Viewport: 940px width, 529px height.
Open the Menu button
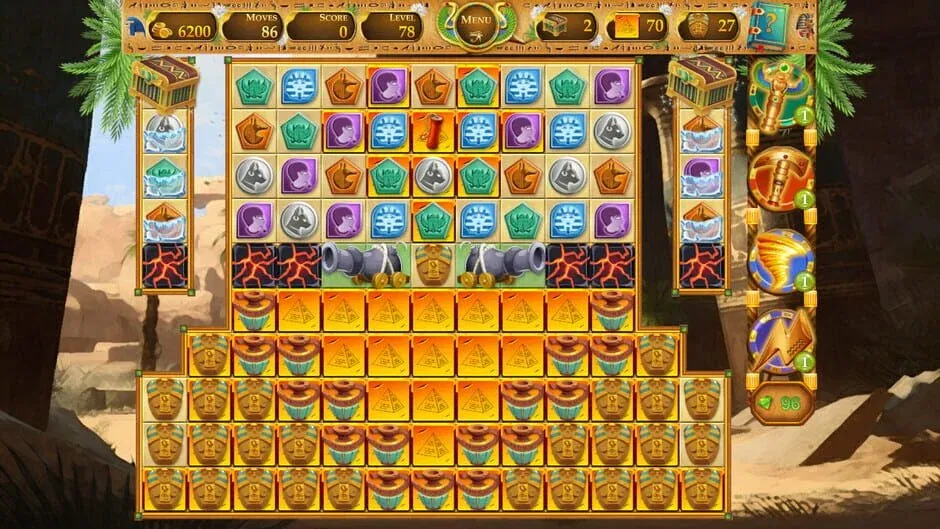477,20
